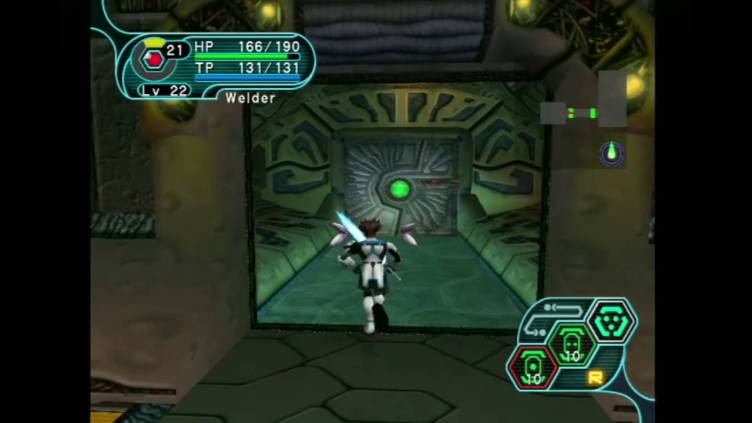Use the white-bordered three-dot palette action

[x=609, y=321]
